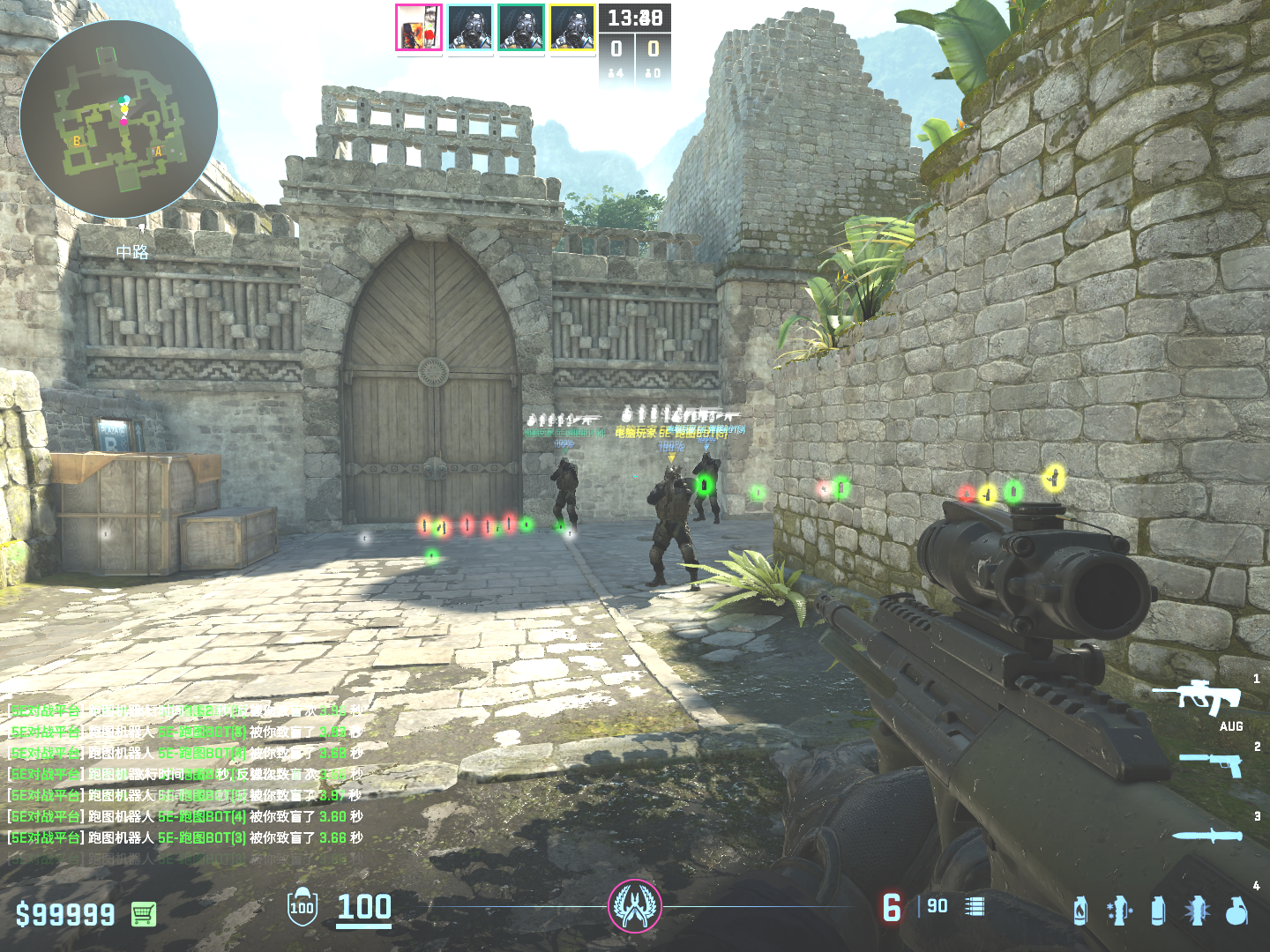Click the pink team emblem badge
The width and height of the screenshot is (1270, 952).
tap(634, 906)
